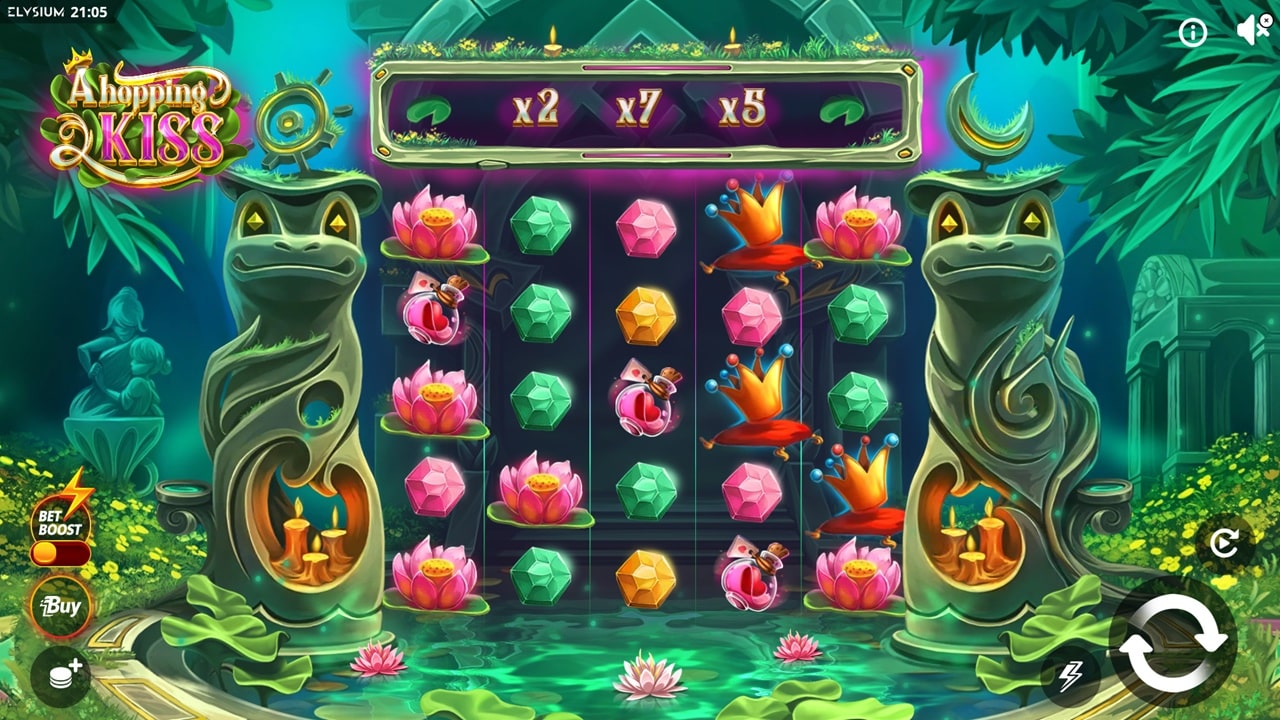Toggle the sound speaker icon

point(1253,31)
